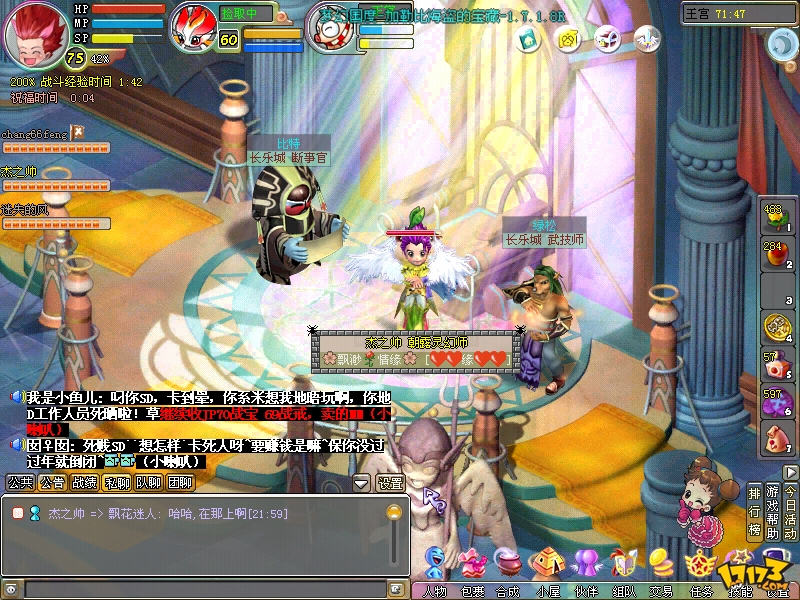The width and height of the screenshot is (800, 600).
Task: Open the 排行榜 ranking board
Action: pos(754,512)
